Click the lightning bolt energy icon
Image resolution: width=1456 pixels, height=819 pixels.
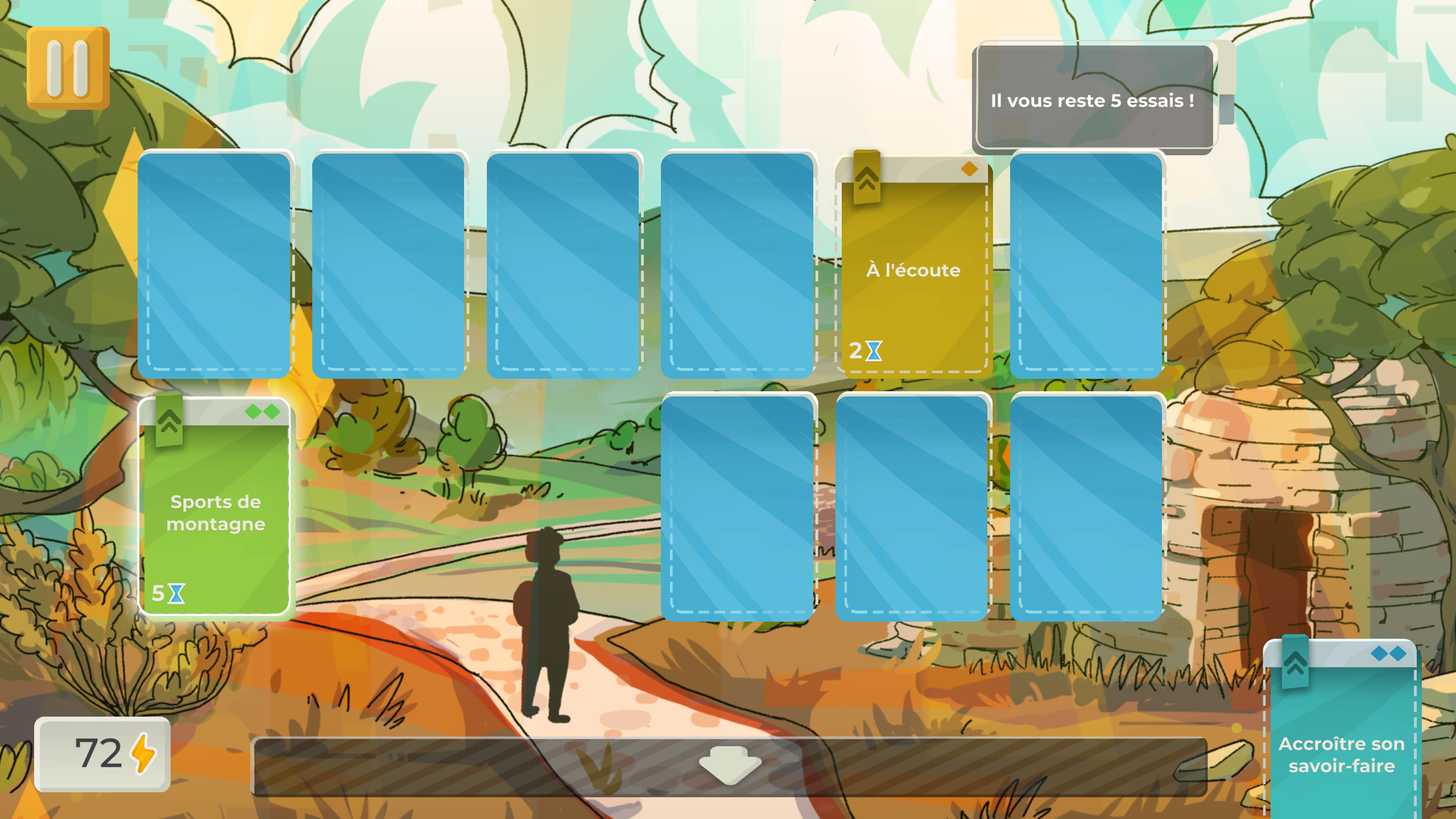(144, 752)
